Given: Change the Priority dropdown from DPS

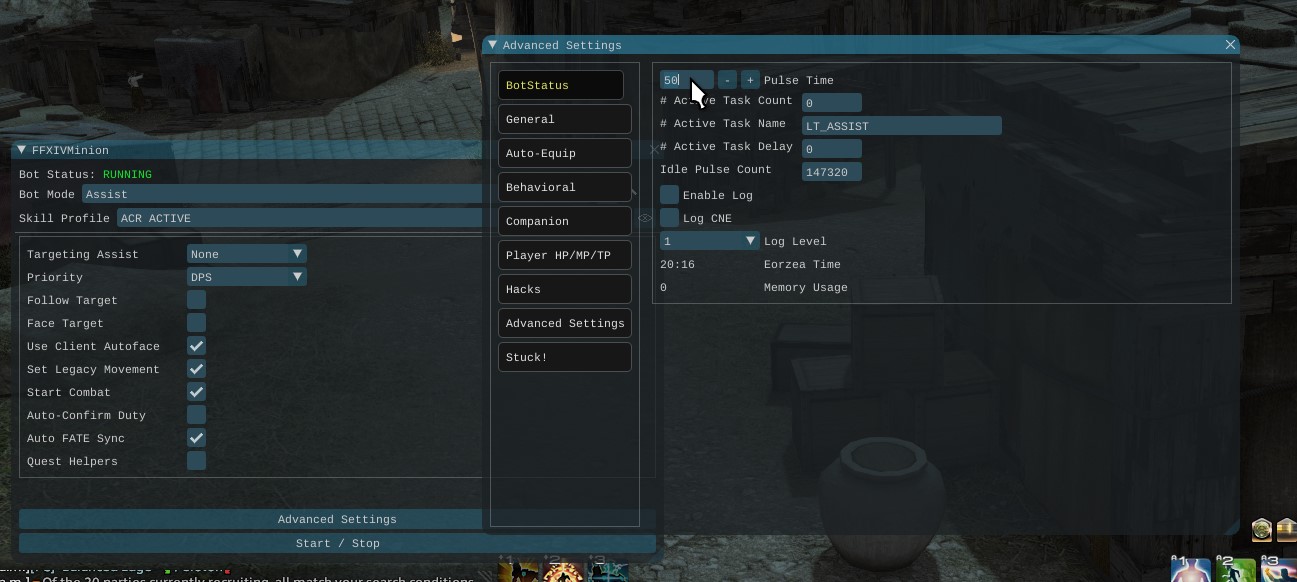Looking at the screenshot, I should click(246, 277).
